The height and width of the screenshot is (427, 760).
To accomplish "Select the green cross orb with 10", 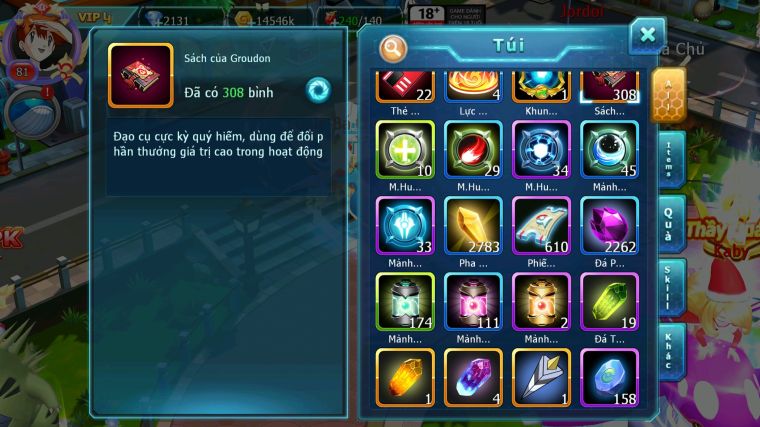I will (x=405, y=150).
